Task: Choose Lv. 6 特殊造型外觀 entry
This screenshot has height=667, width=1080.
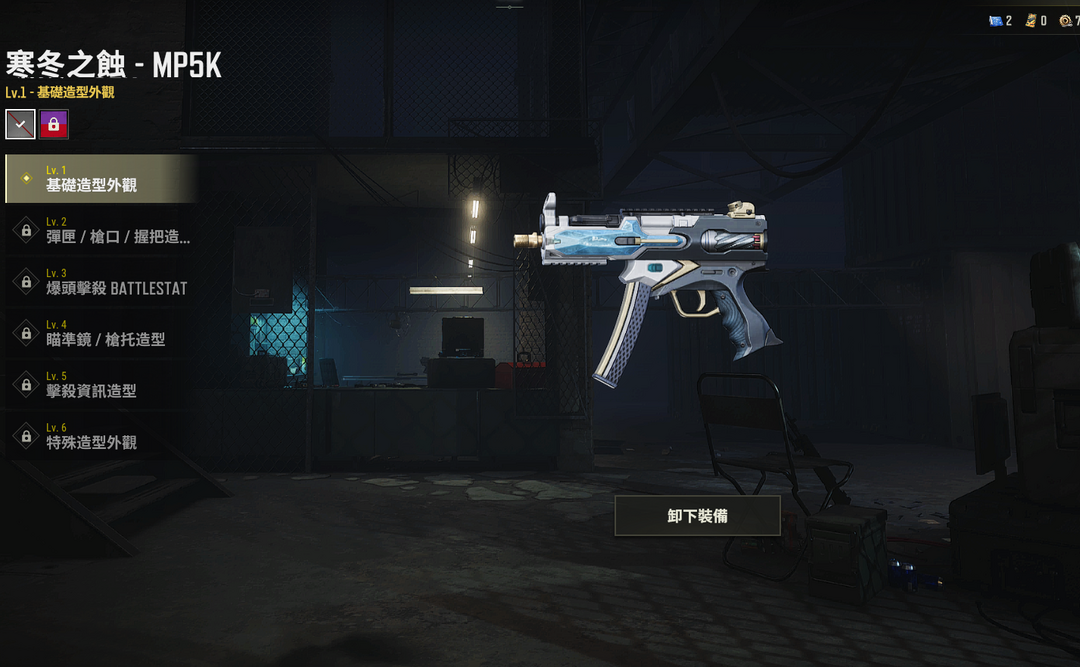Action: [100, 436]
